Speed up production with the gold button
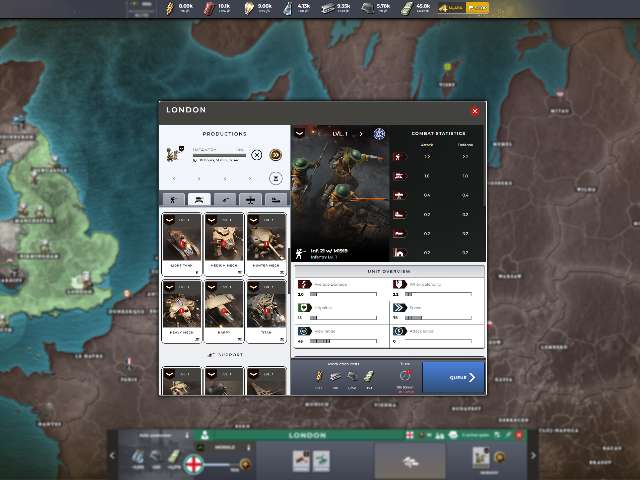 [276, 155]
